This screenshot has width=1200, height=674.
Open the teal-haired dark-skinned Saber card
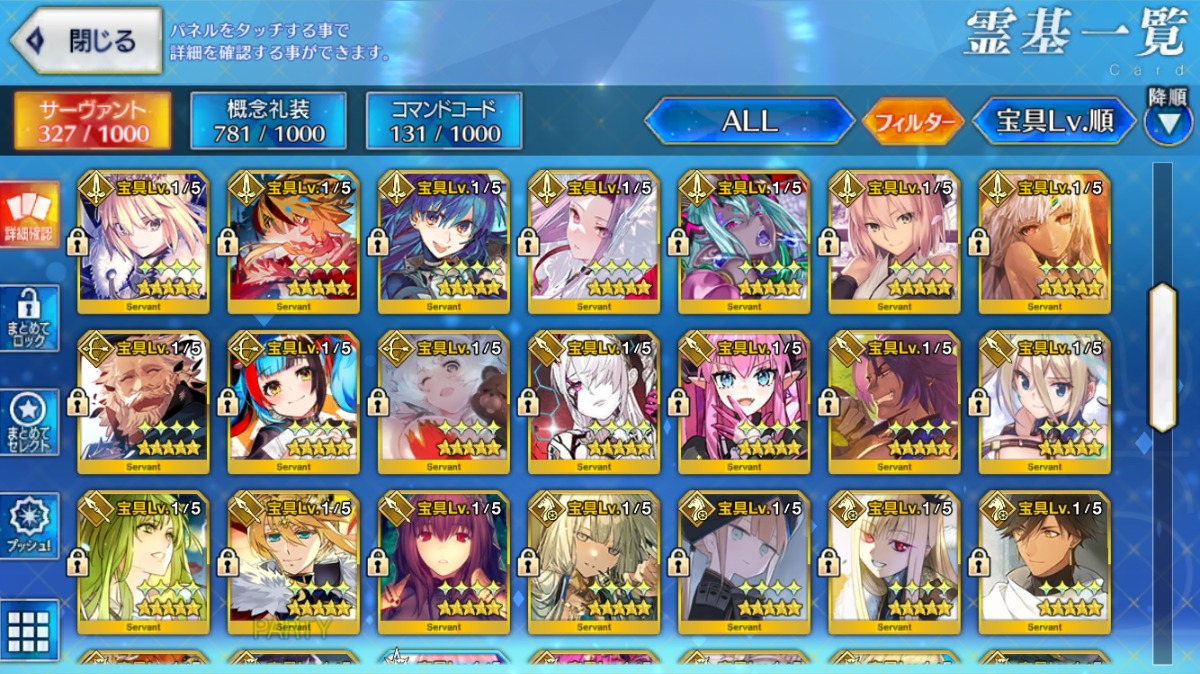743,241
